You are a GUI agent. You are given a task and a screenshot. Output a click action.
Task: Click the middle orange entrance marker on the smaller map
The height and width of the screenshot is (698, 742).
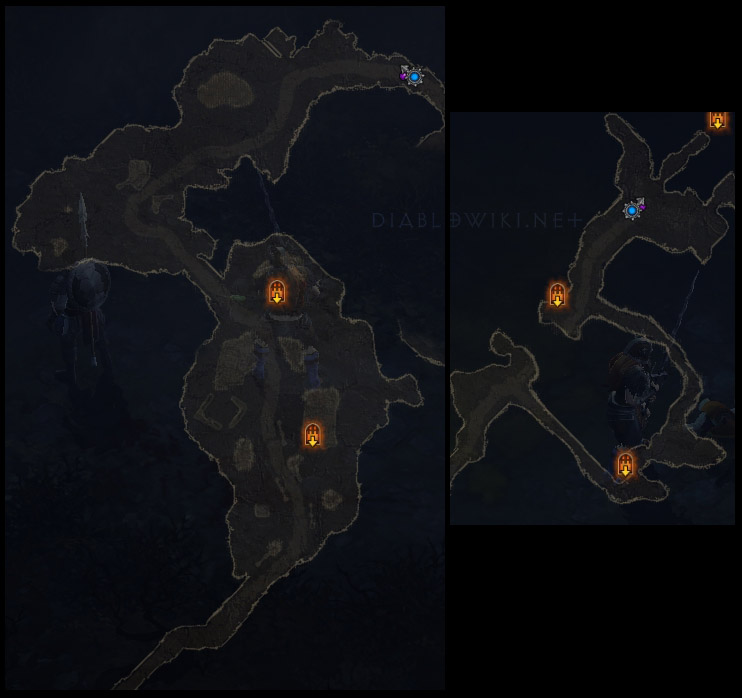pos(557,295)
